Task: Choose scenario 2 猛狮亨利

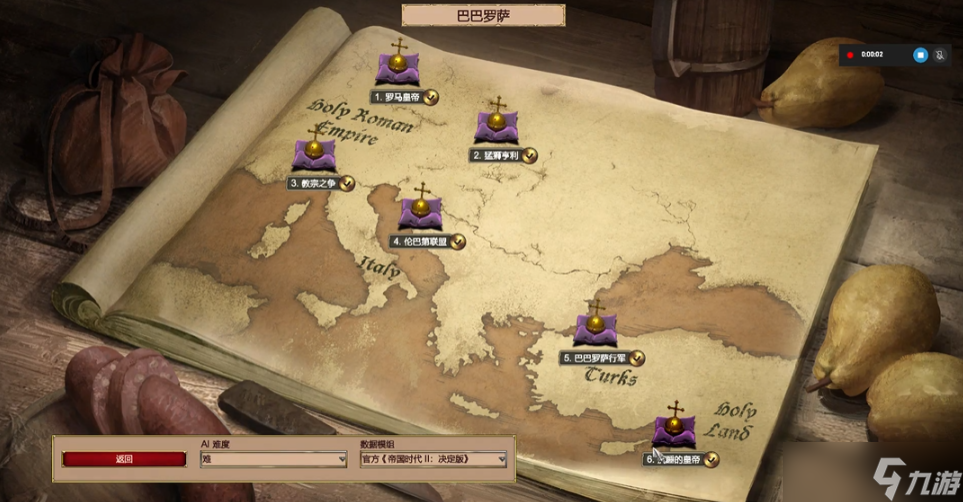Action: click(x=496, y=128)
